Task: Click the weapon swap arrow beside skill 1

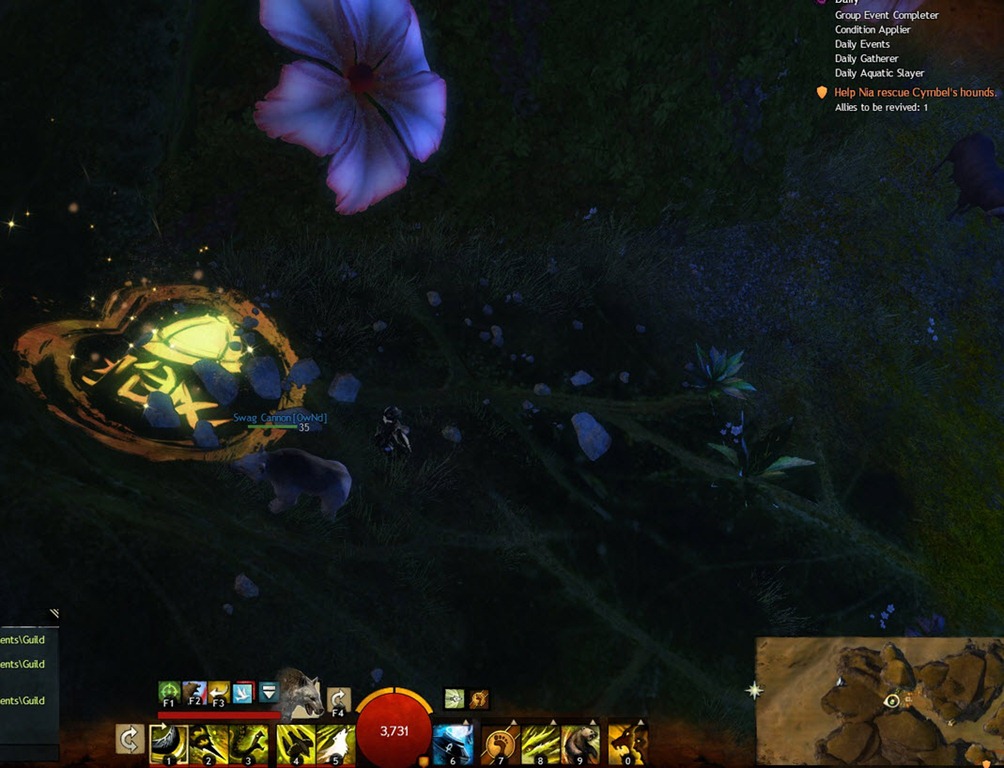Action: [128, 741]
